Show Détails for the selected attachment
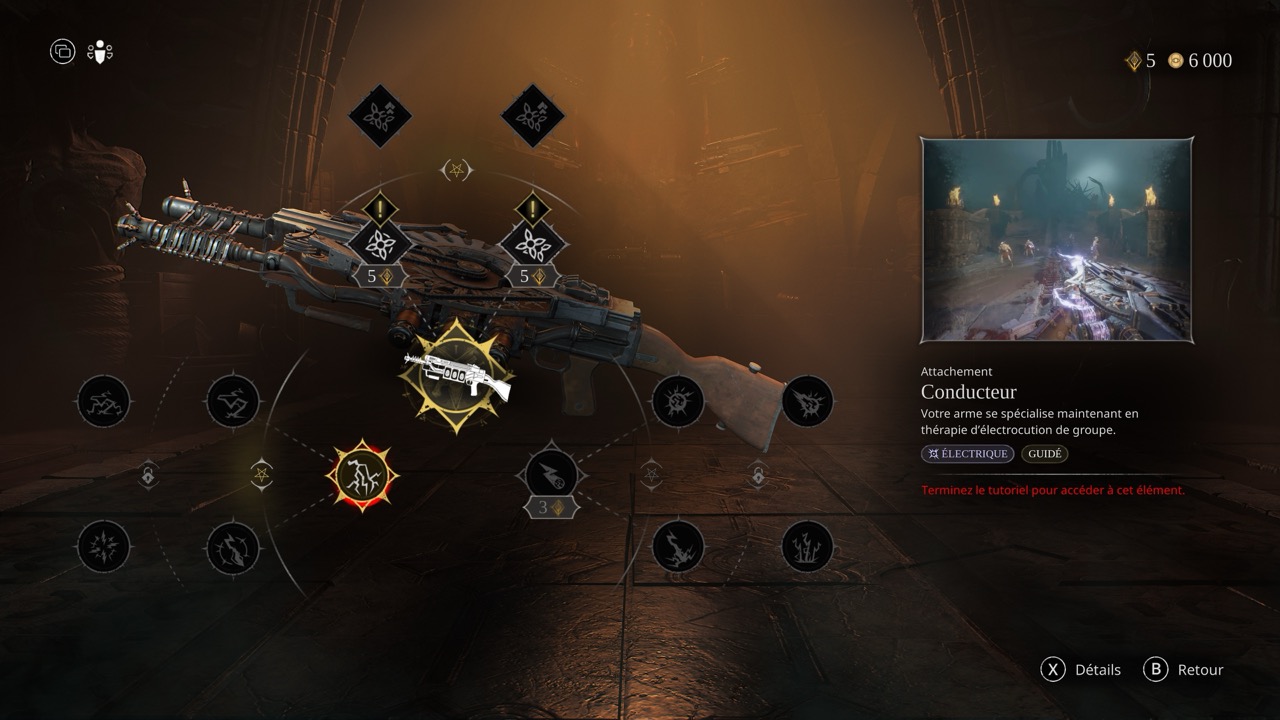This screenshot has height=720, width=1280. [1081, 670]
